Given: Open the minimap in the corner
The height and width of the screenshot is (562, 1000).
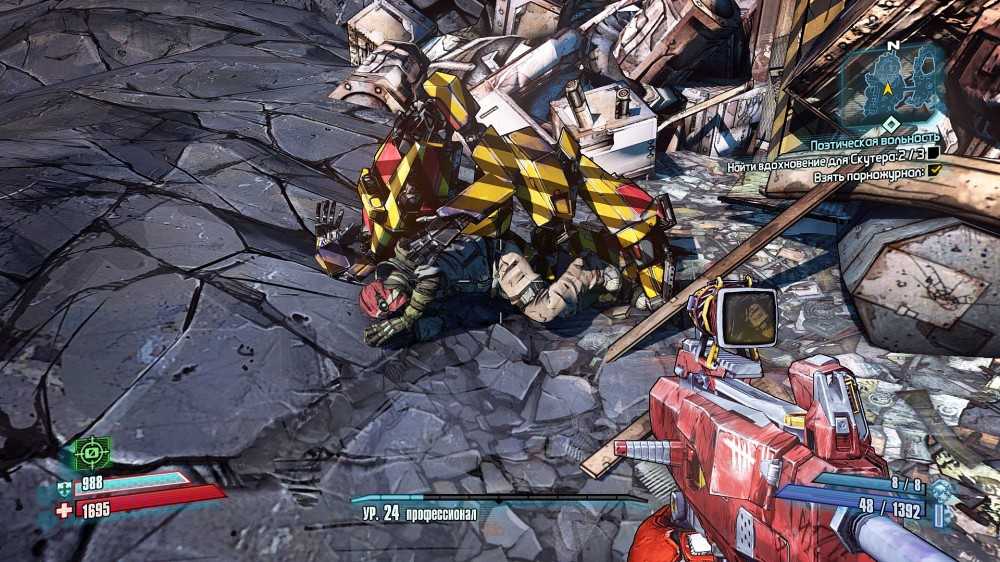Looking at the screenshot, I should 890,81.
